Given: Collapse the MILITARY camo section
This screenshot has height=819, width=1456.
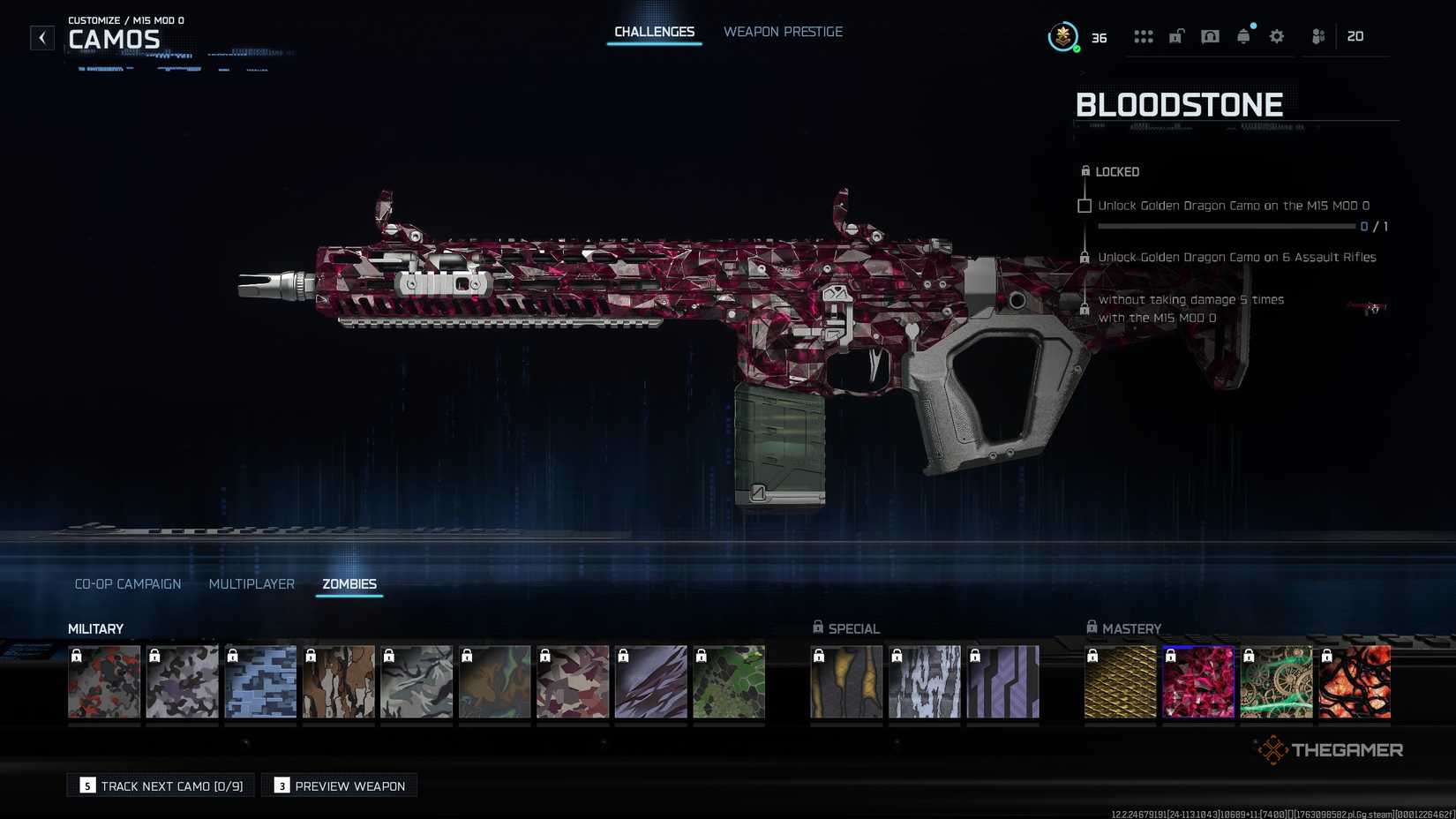Looking at the screenshot, I should click(96, 628).
